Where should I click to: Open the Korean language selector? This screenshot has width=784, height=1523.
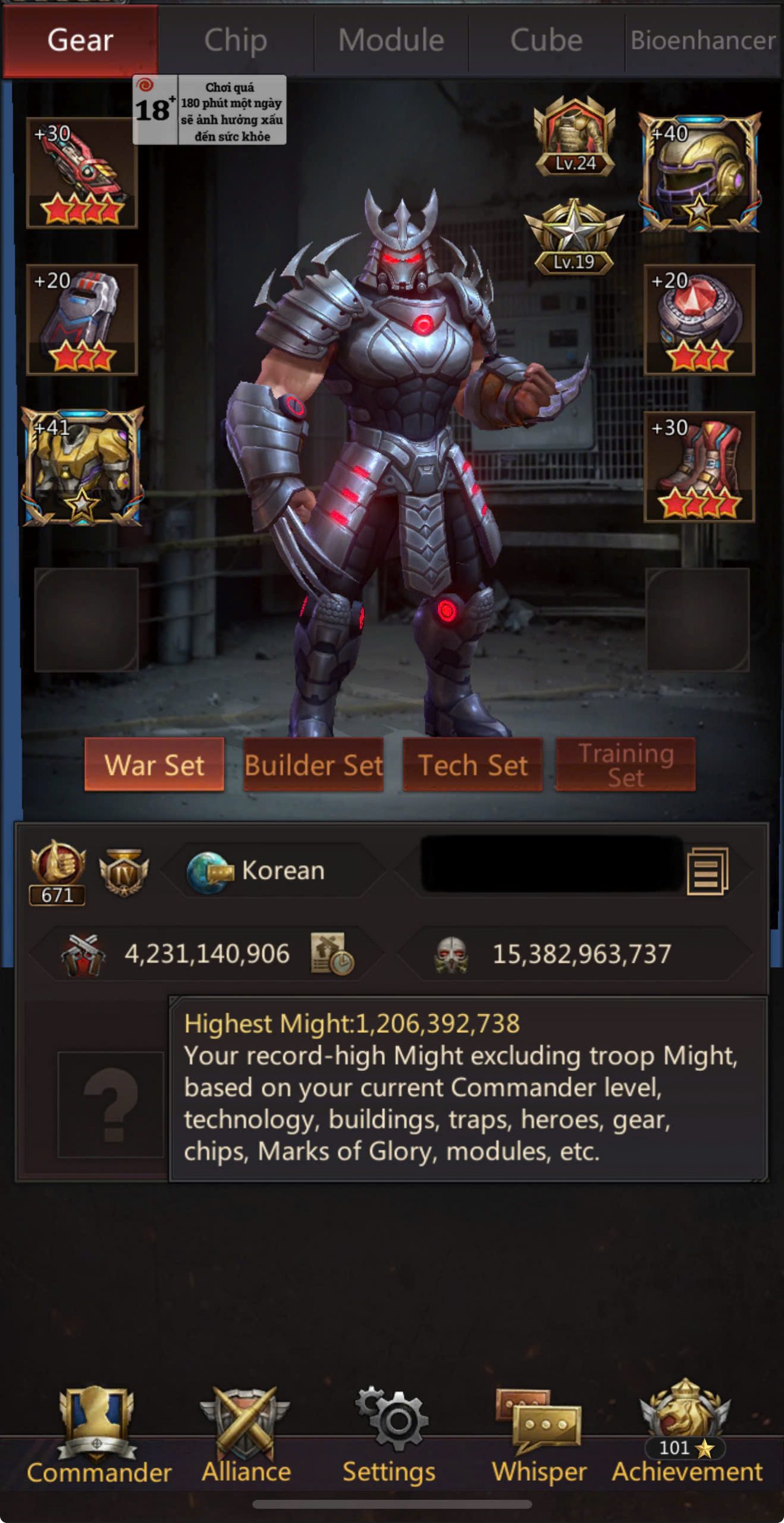click(x=274, y=871)
